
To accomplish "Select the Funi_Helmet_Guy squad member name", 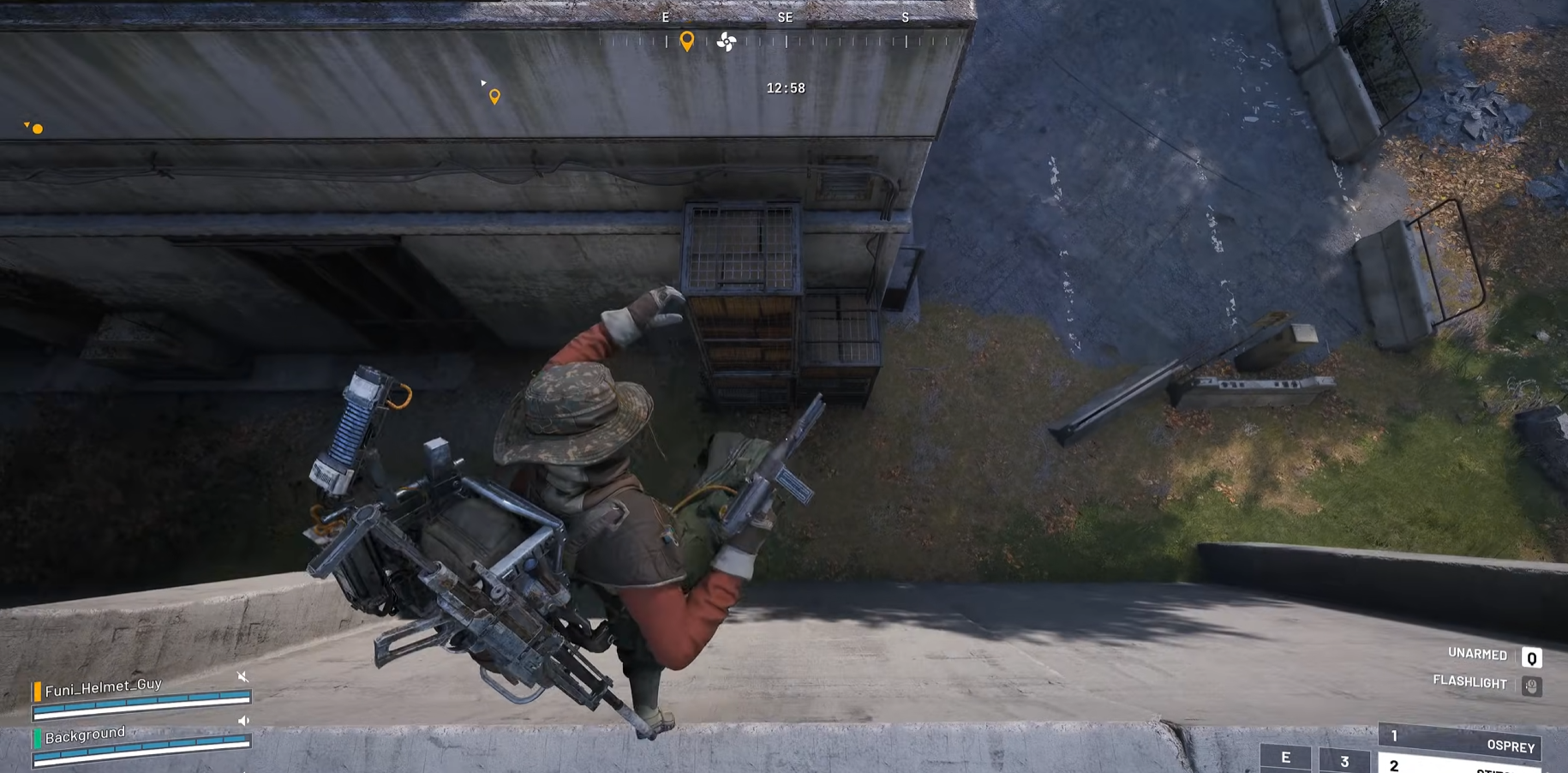I will (103, 686).
